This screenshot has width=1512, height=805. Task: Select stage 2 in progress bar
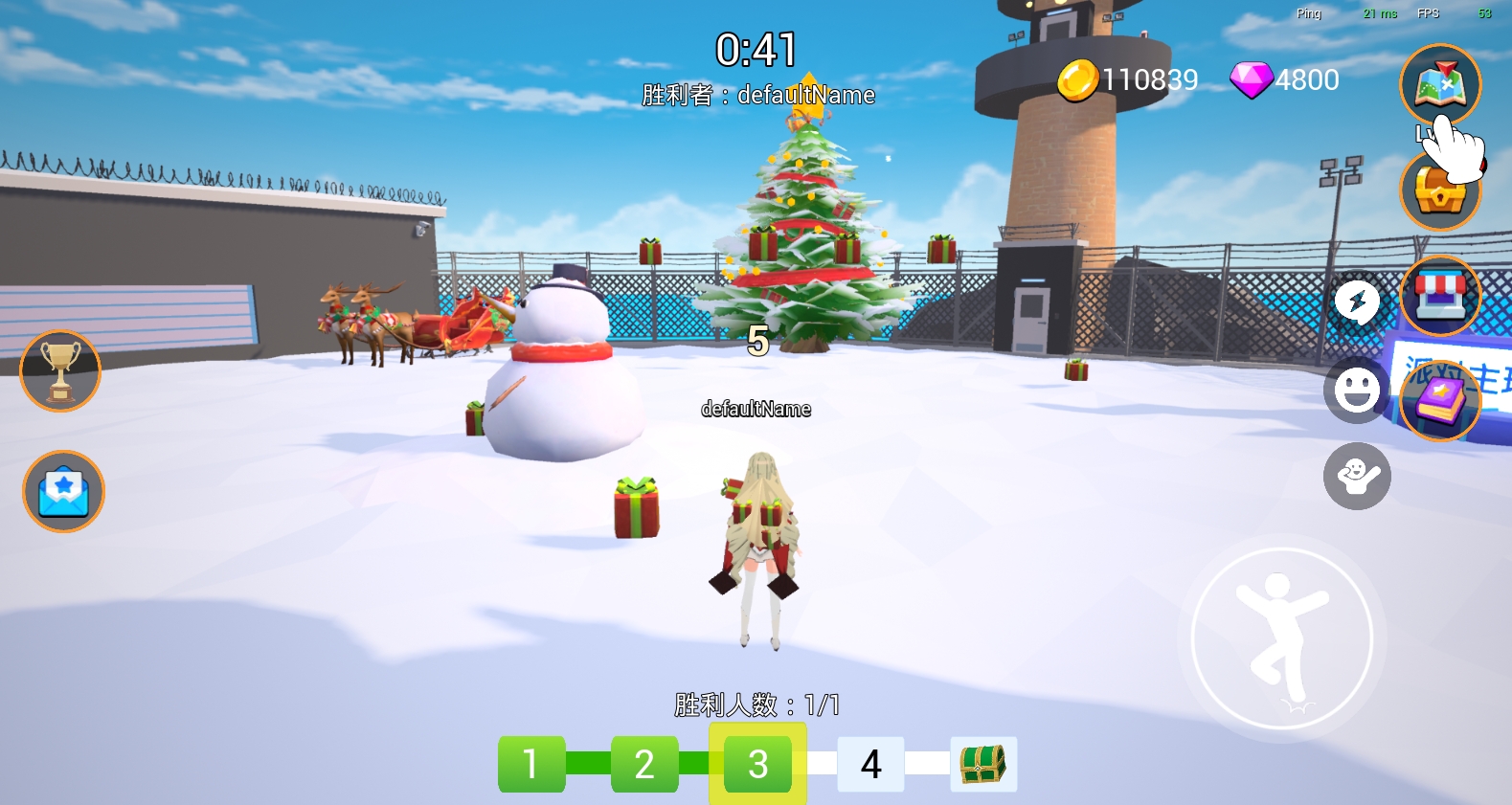(644, 764)
